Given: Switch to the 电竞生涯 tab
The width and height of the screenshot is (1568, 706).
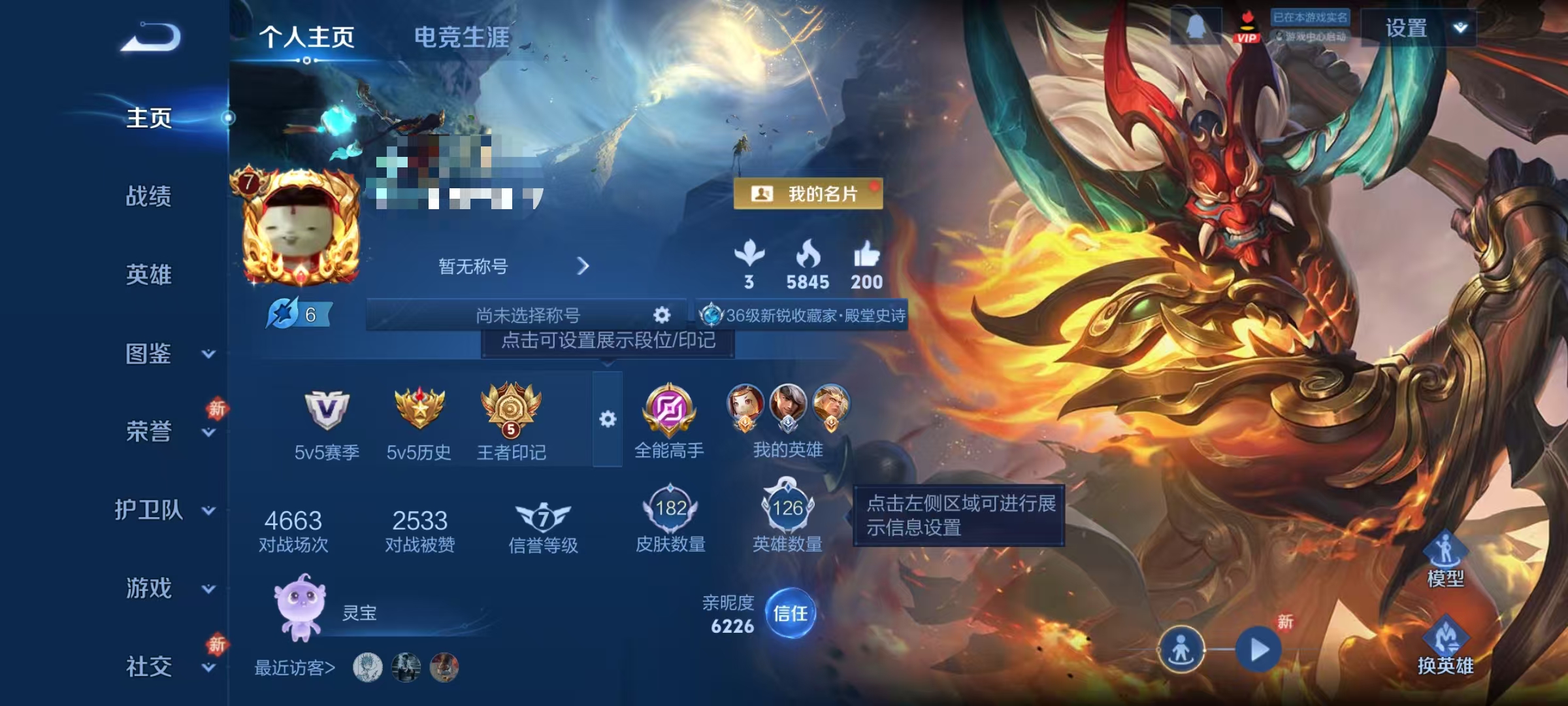Looking at the screenshot, I should tap(463, 37).
